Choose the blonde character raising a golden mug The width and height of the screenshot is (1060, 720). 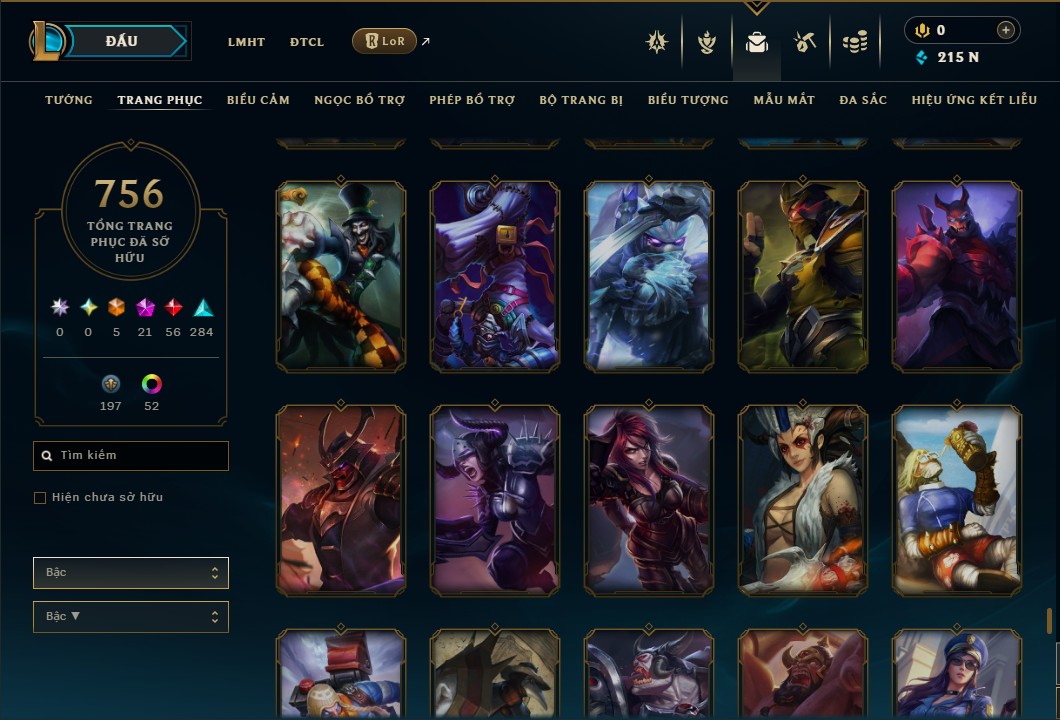click(957, 500)
